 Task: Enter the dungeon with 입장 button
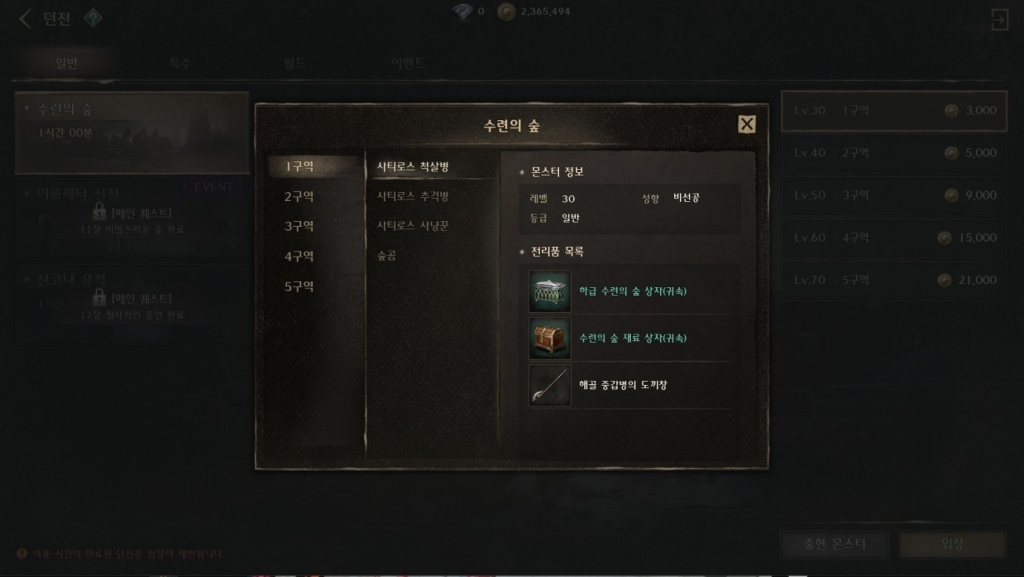[x=952, y=544]
